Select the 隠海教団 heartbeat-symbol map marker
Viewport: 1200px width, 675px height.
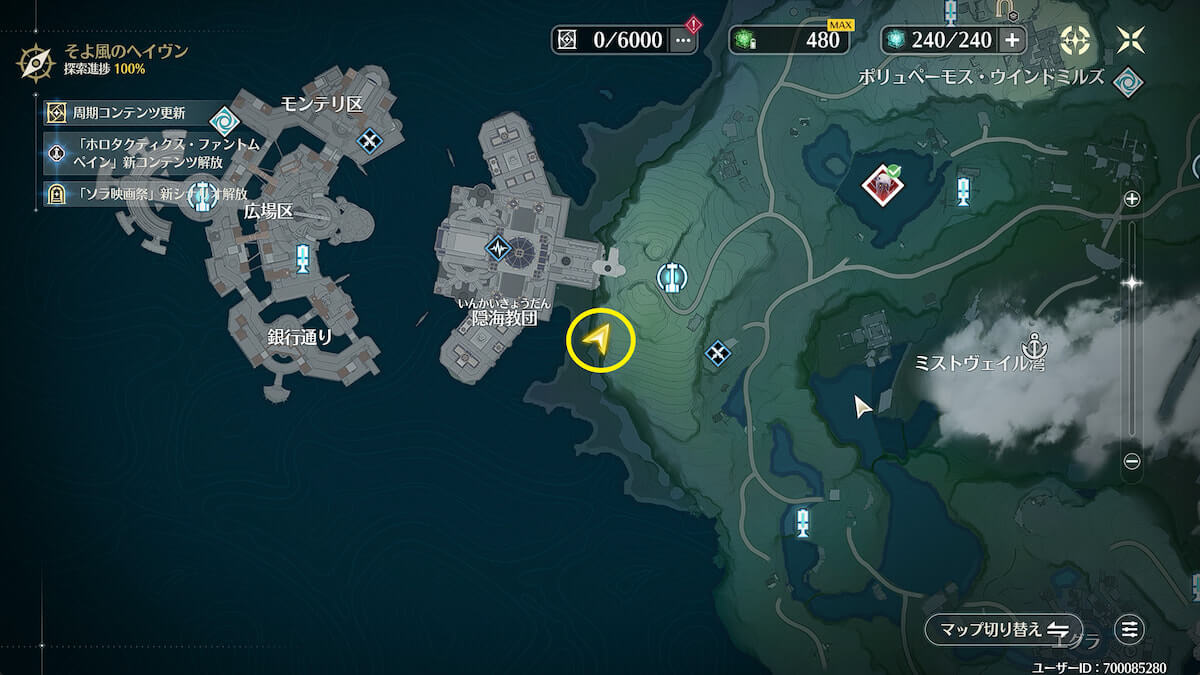click(x=499, y=247)
